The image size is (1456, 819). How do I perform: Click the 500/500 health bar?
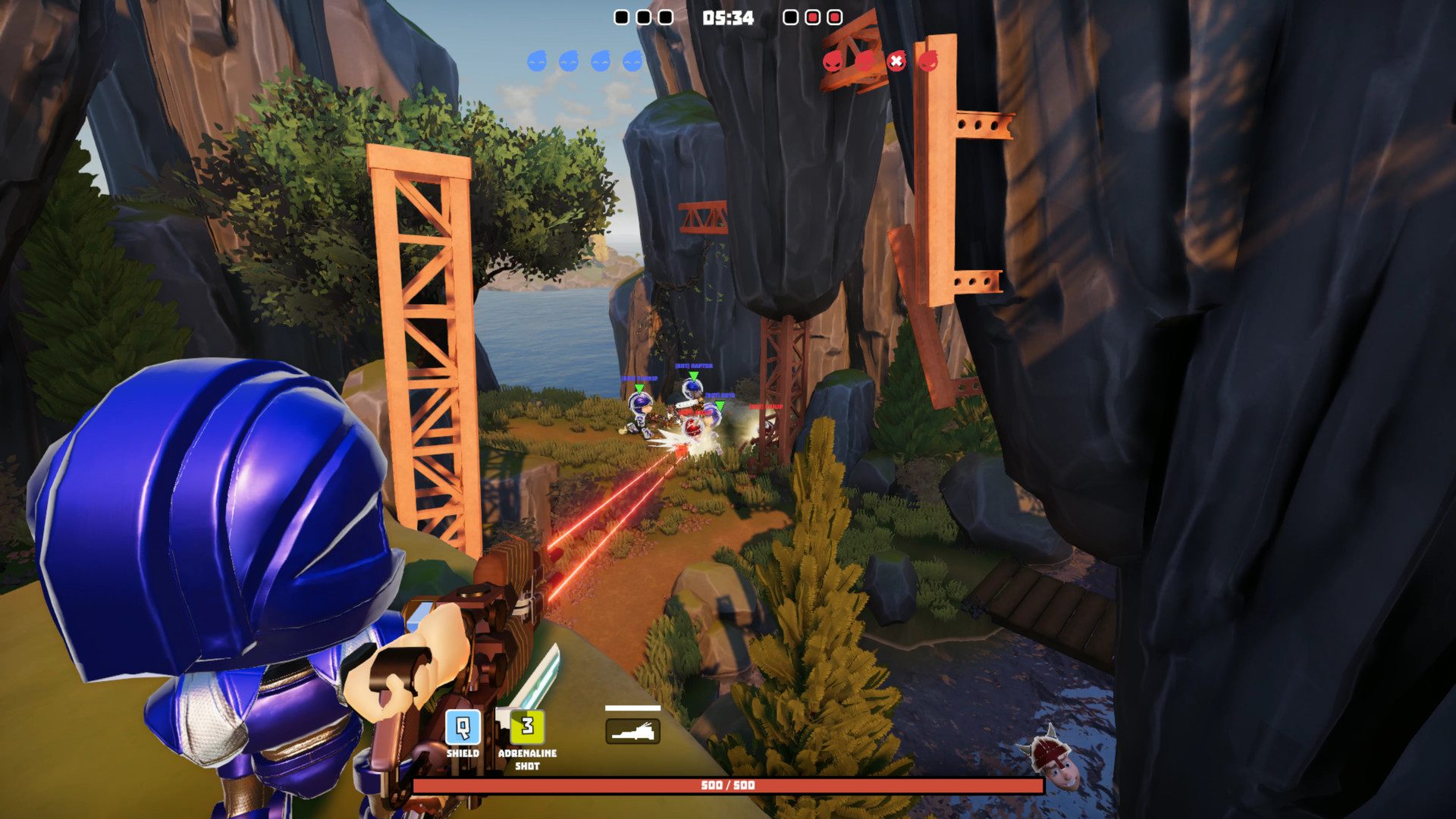point(728,787)
